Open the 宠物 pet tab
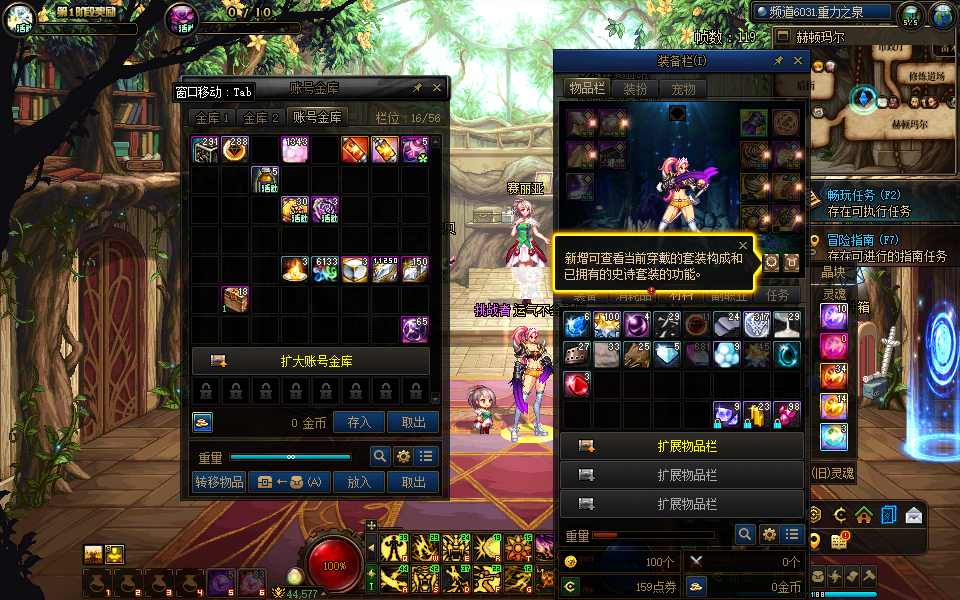This screenshot has width=960, height=600. pyautogui.click(x=684, y=89)
